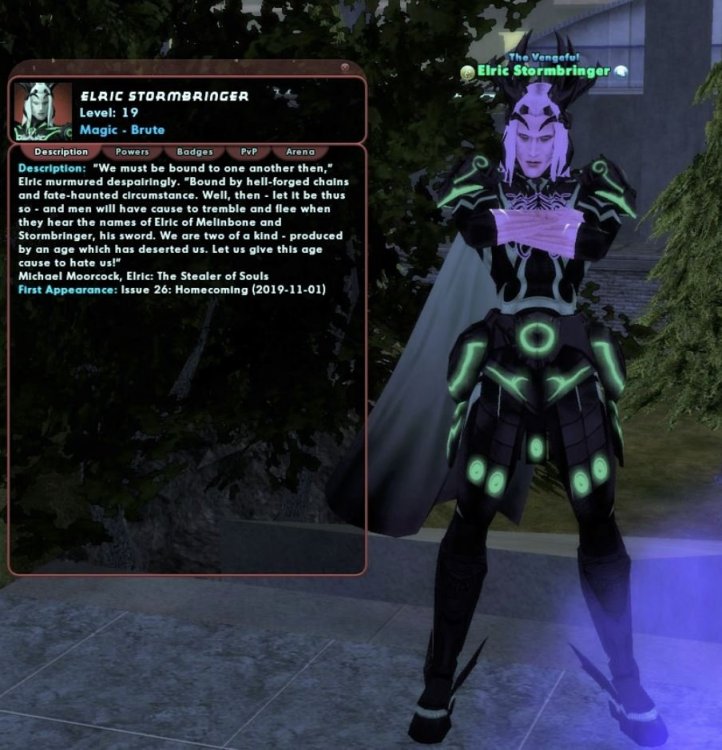Close the character info window
This screenshot has height=750, width=722.
343,69
